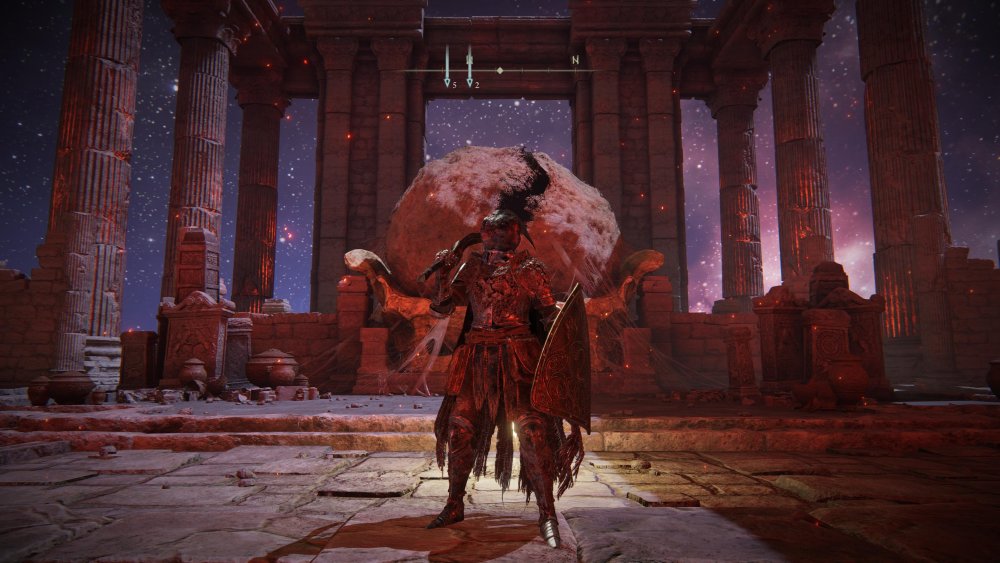Click the compass beacon marker numbered 5
The height and width of the screenshot is (563, 1000).
(448, 68)
